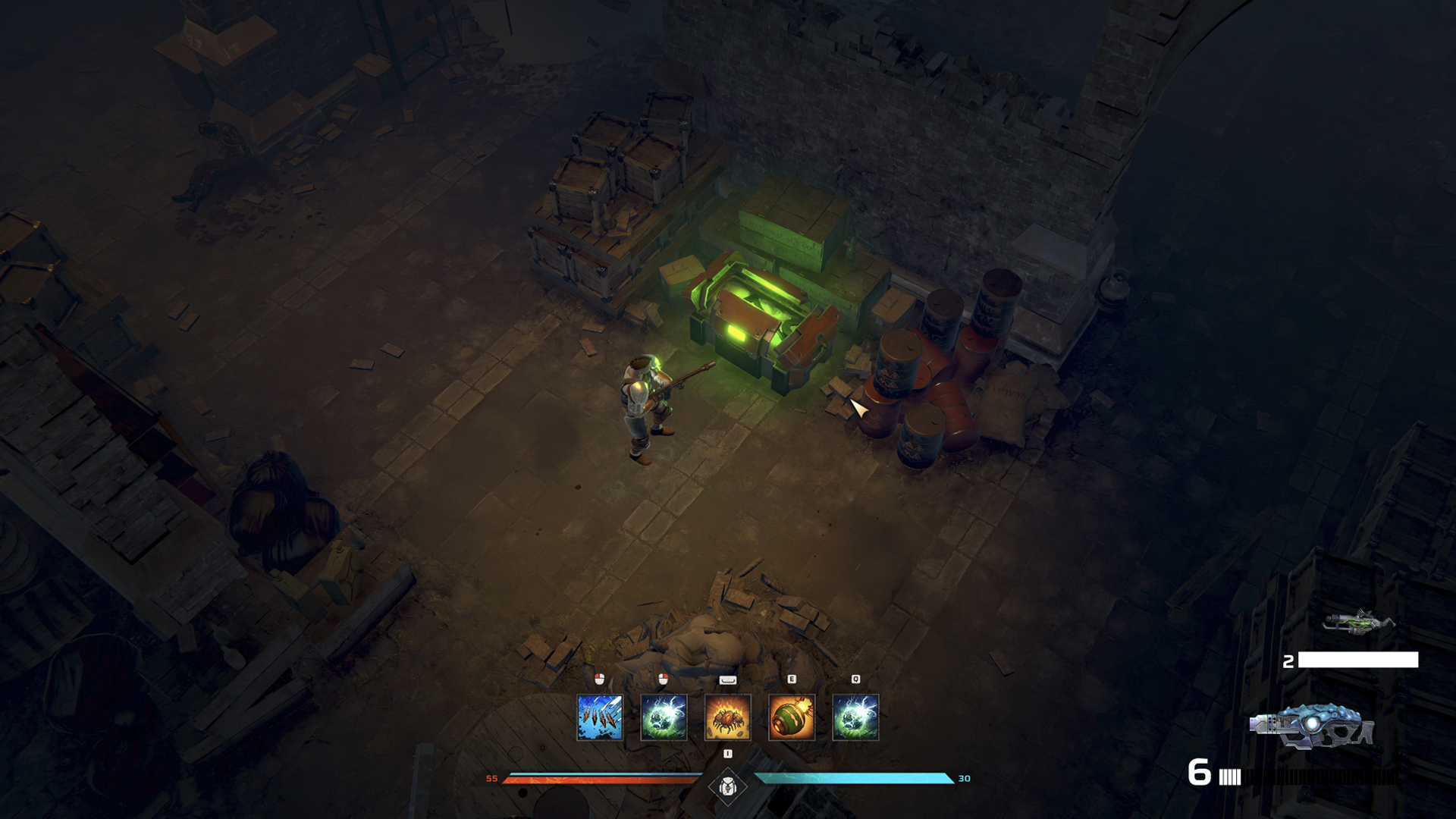Select the green grenade ability icon
The height and width of the screenshot is (819, 1456).
pyautogui.click(x=791, y=717)
